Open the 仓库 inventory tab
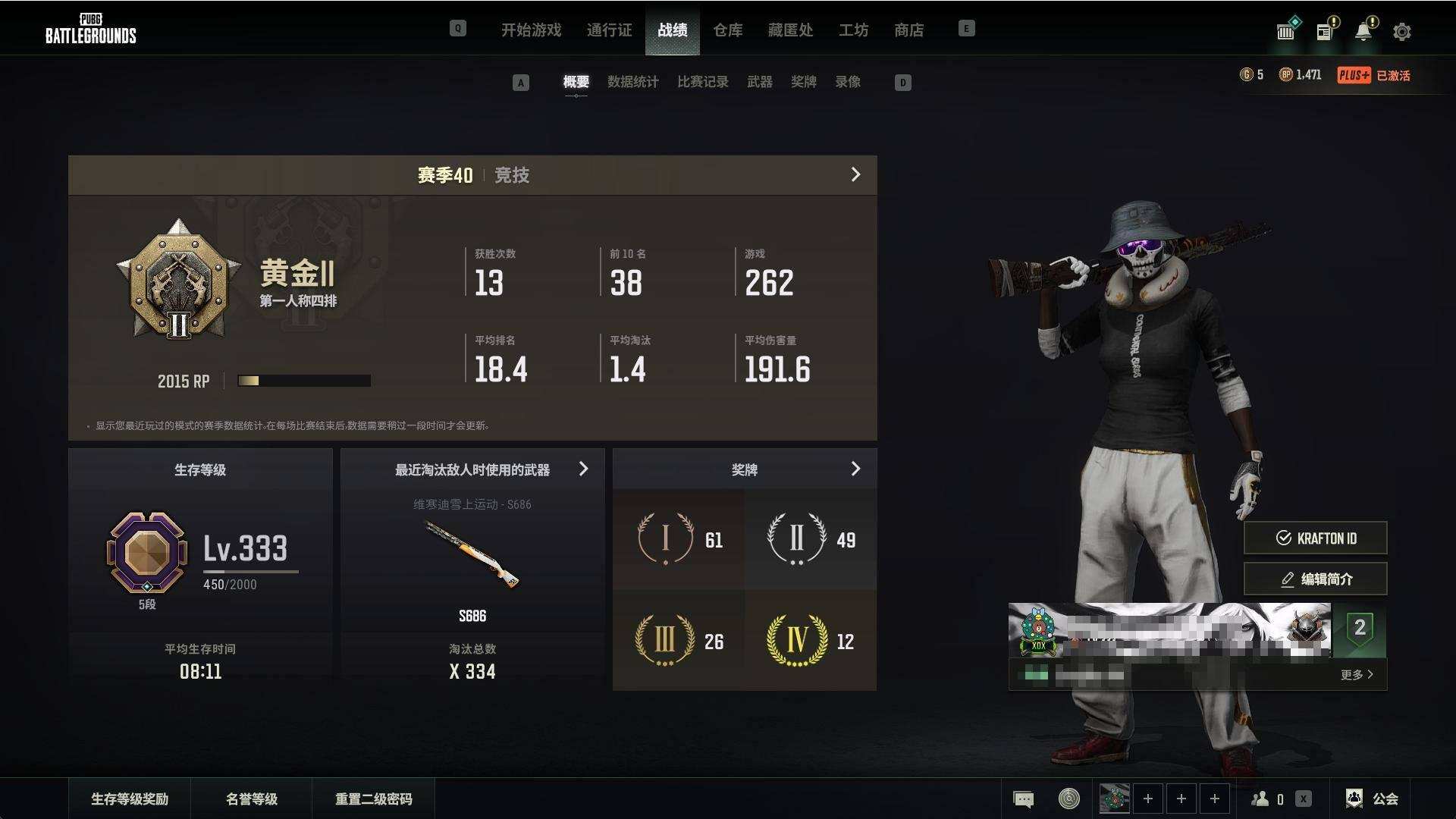This screenshot has height=819, width=1456. coord(727,30)
